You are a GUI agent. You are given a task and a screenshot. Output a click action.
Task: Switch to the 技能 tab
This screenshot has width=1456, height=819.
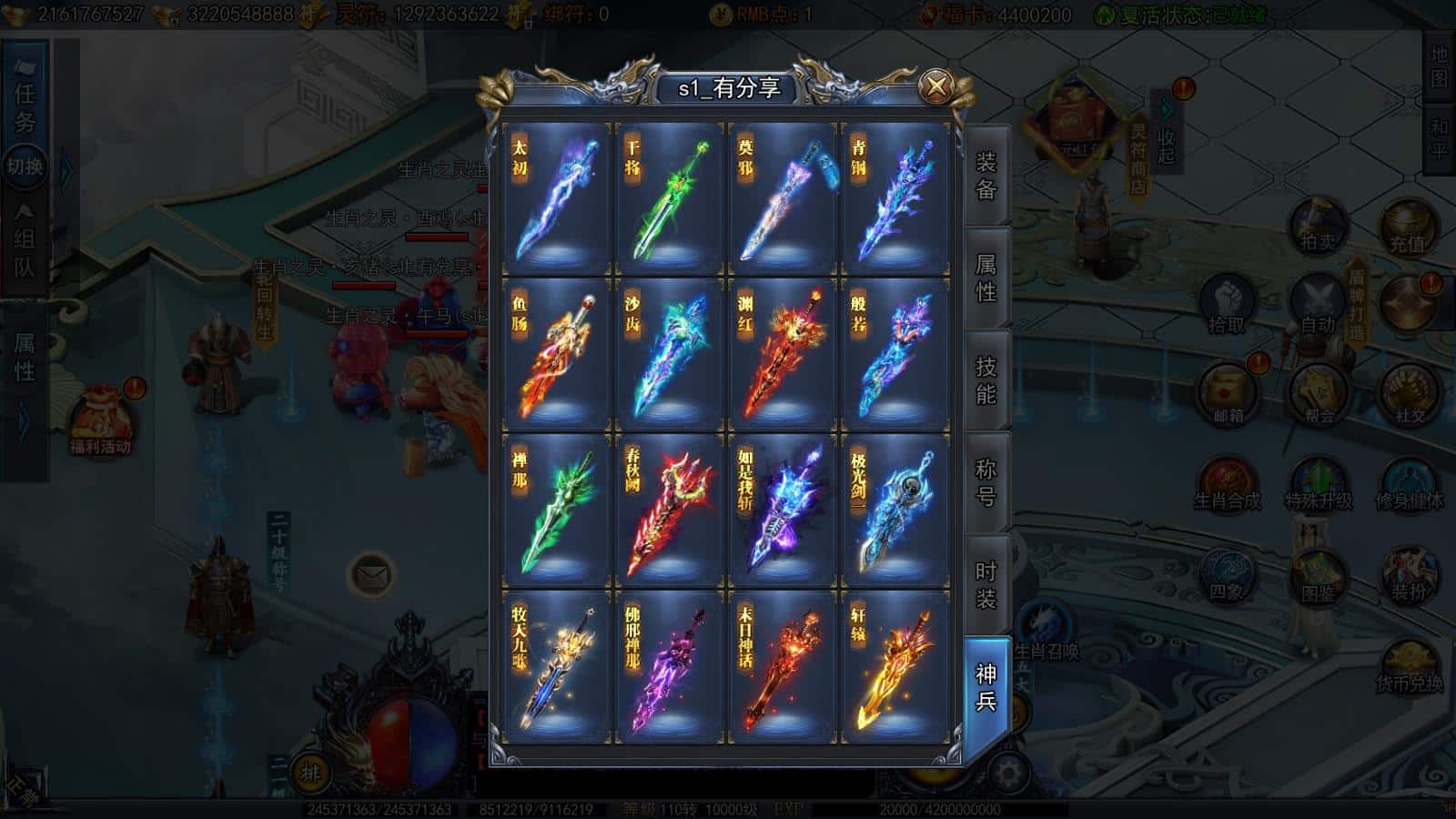click(x=986, y=380)
